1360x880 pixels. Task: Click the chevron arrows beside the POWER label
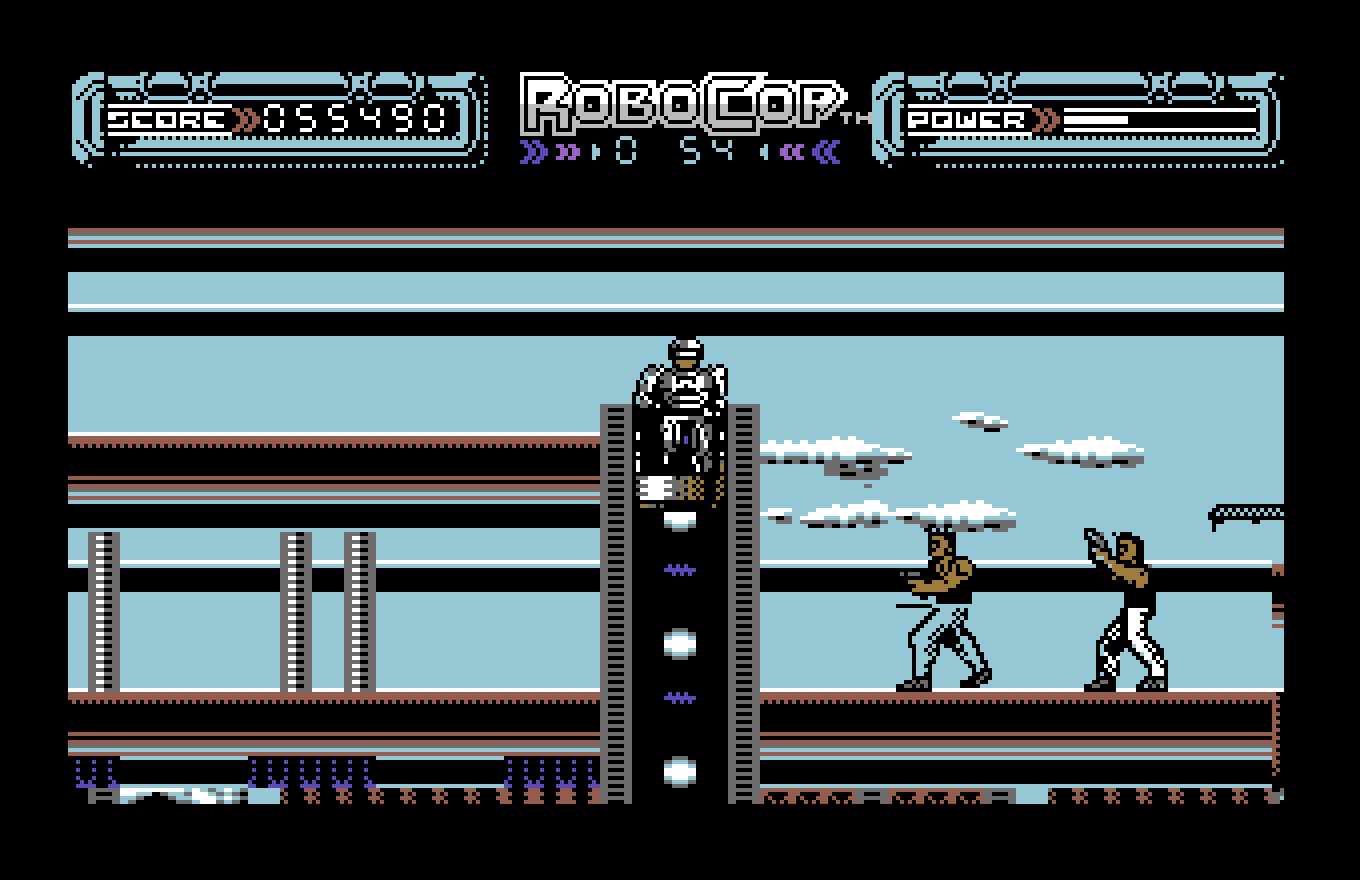(1043, 118)
